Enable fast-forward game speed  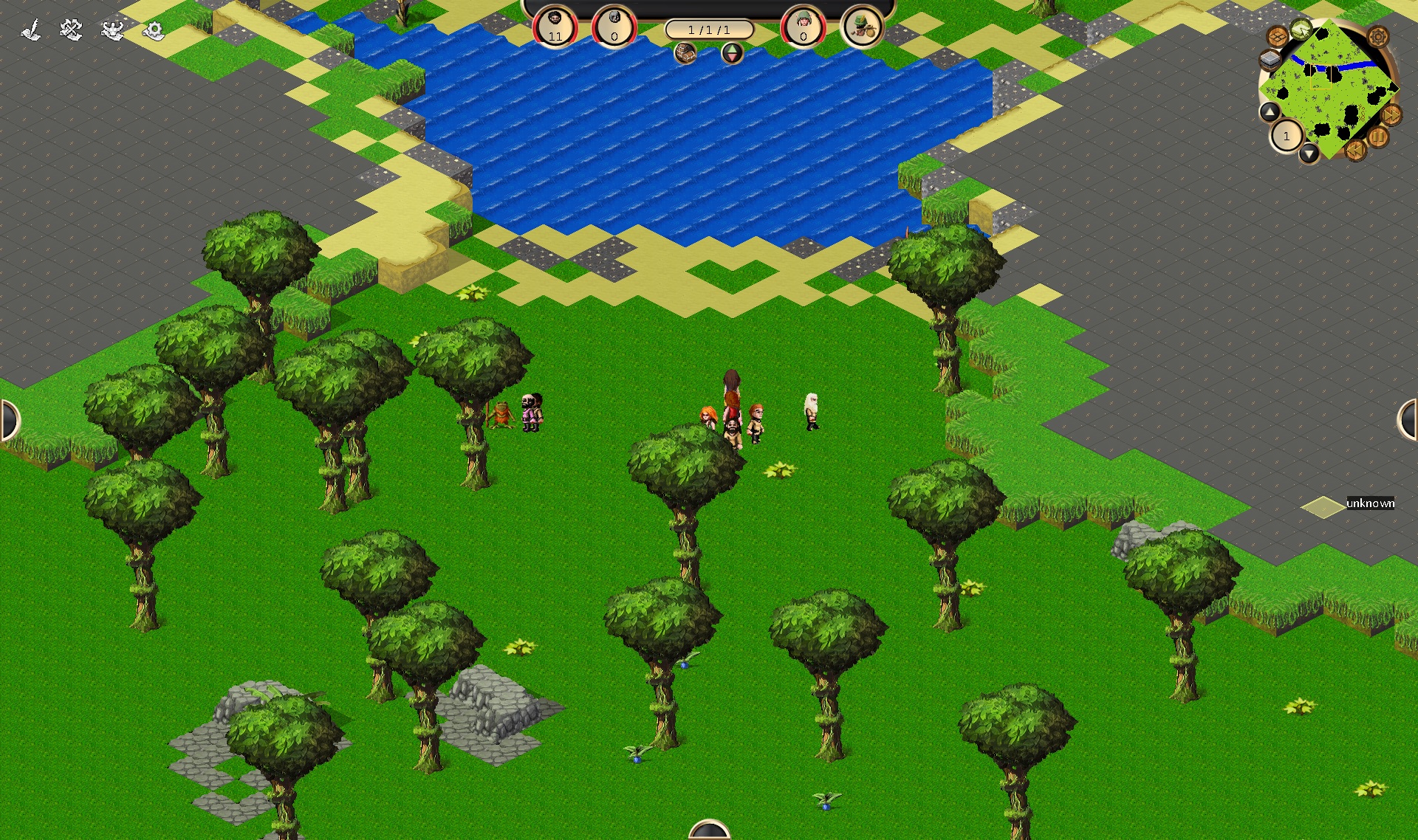[x=1390, y=115]
